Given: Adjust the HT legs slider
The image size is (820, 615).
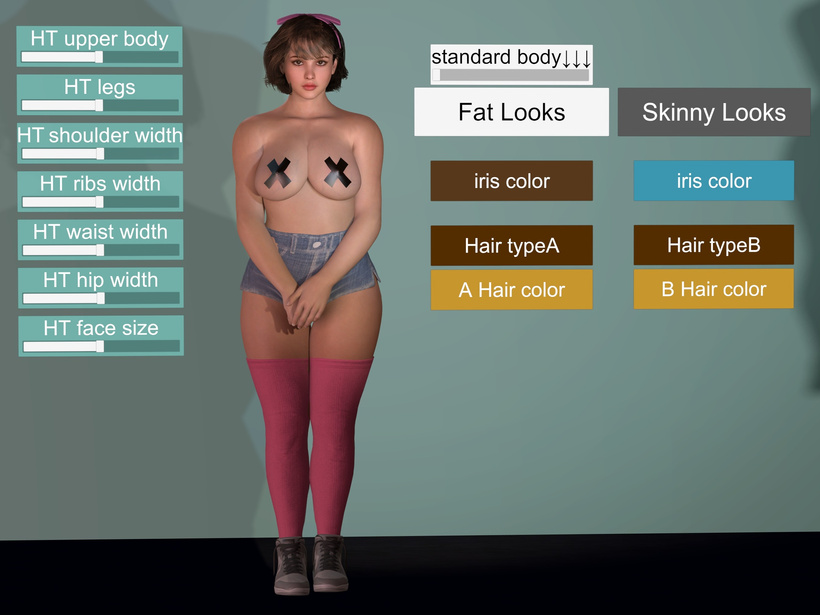Looking at the screenshot, I should pyautogui.click(x=100, y=106).
